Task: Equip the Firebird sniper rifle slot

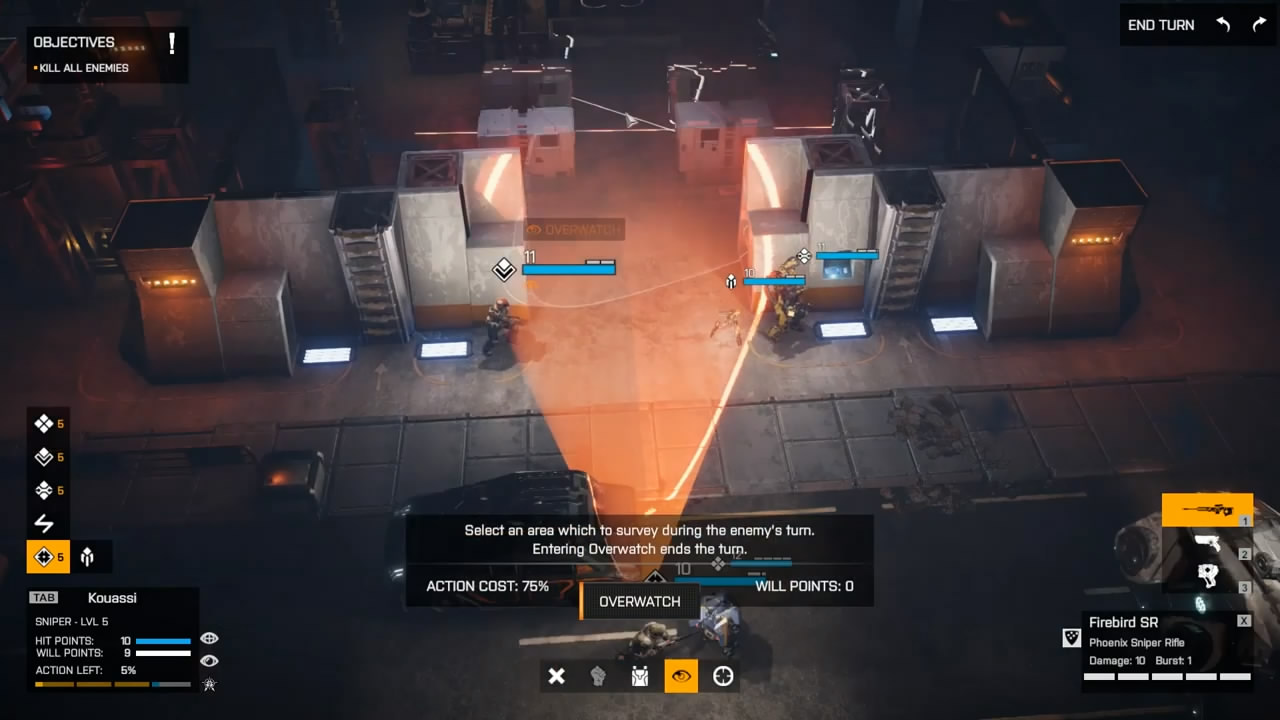Action: tap(1206, 510)
